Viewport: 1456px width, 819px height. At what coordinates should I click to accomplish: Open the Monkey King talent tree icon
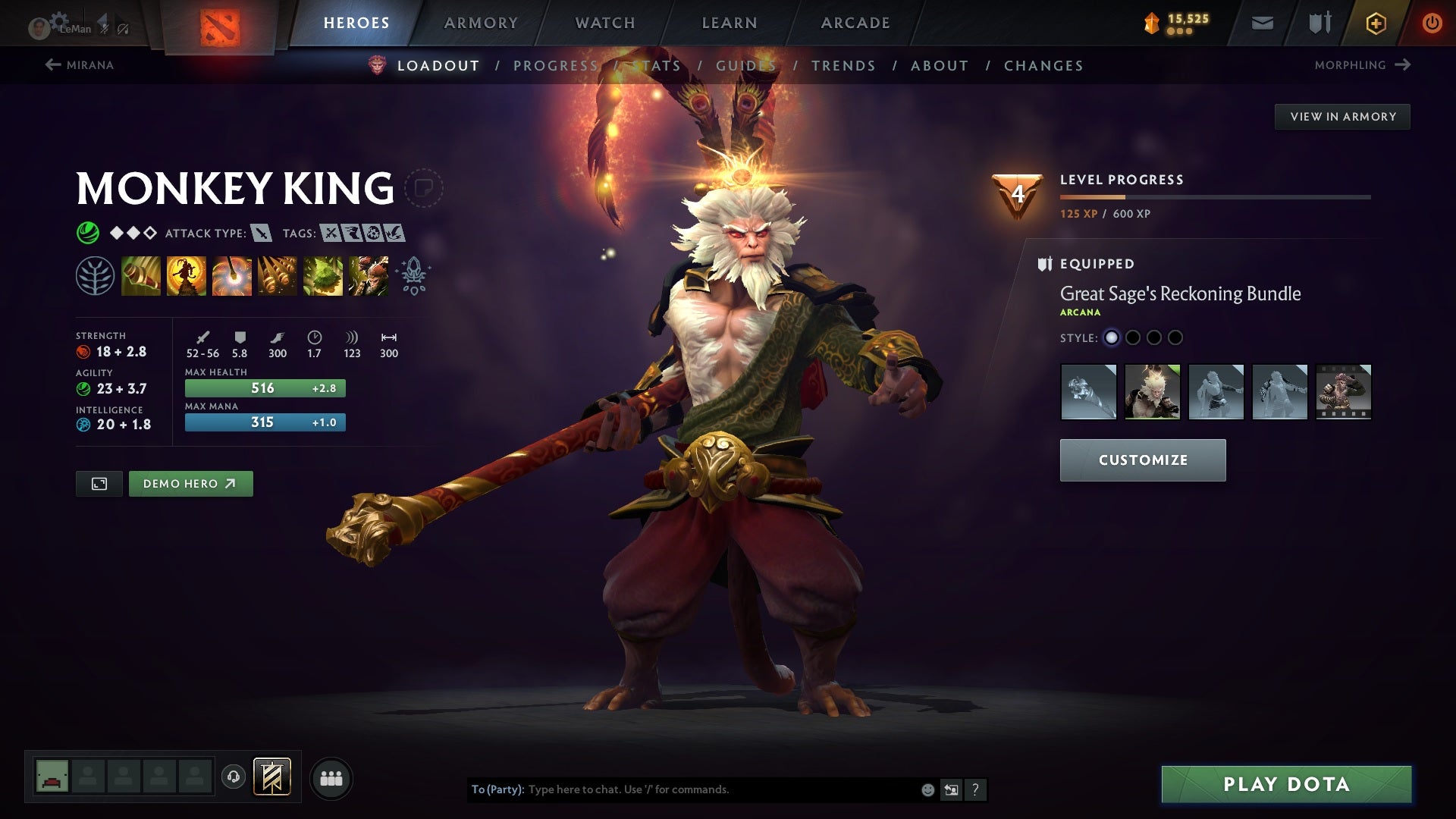click(x=96, y=275)
